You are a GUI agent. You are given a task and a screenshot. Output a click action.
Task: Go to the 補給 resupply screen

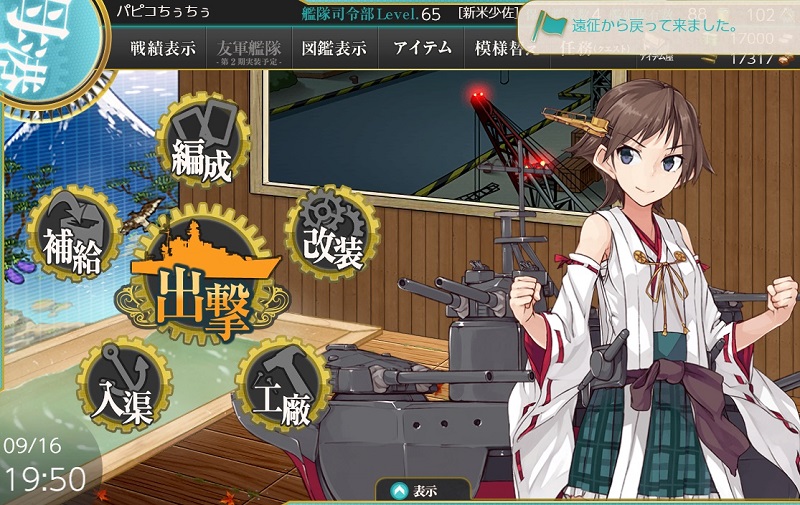click(x=71, y=237)
